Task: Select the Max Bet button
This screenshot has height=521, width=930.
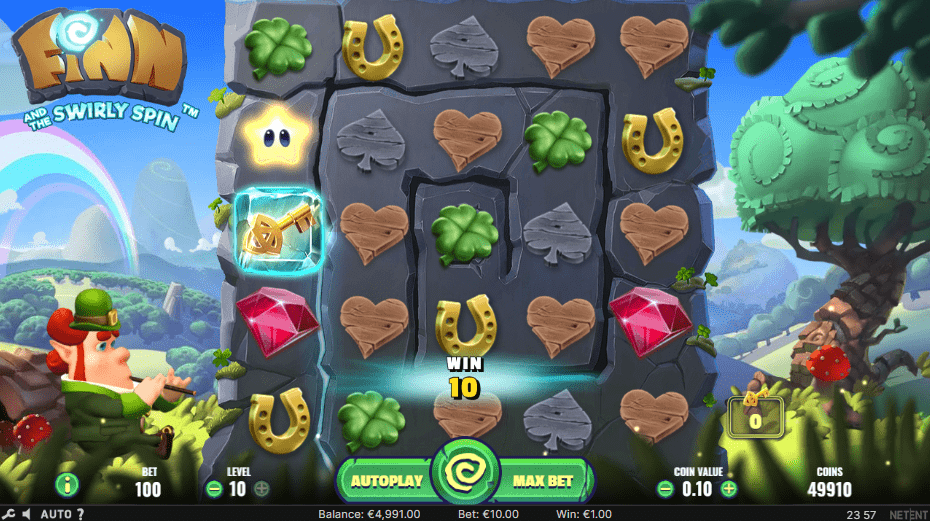Action: [x=542, y=481]
